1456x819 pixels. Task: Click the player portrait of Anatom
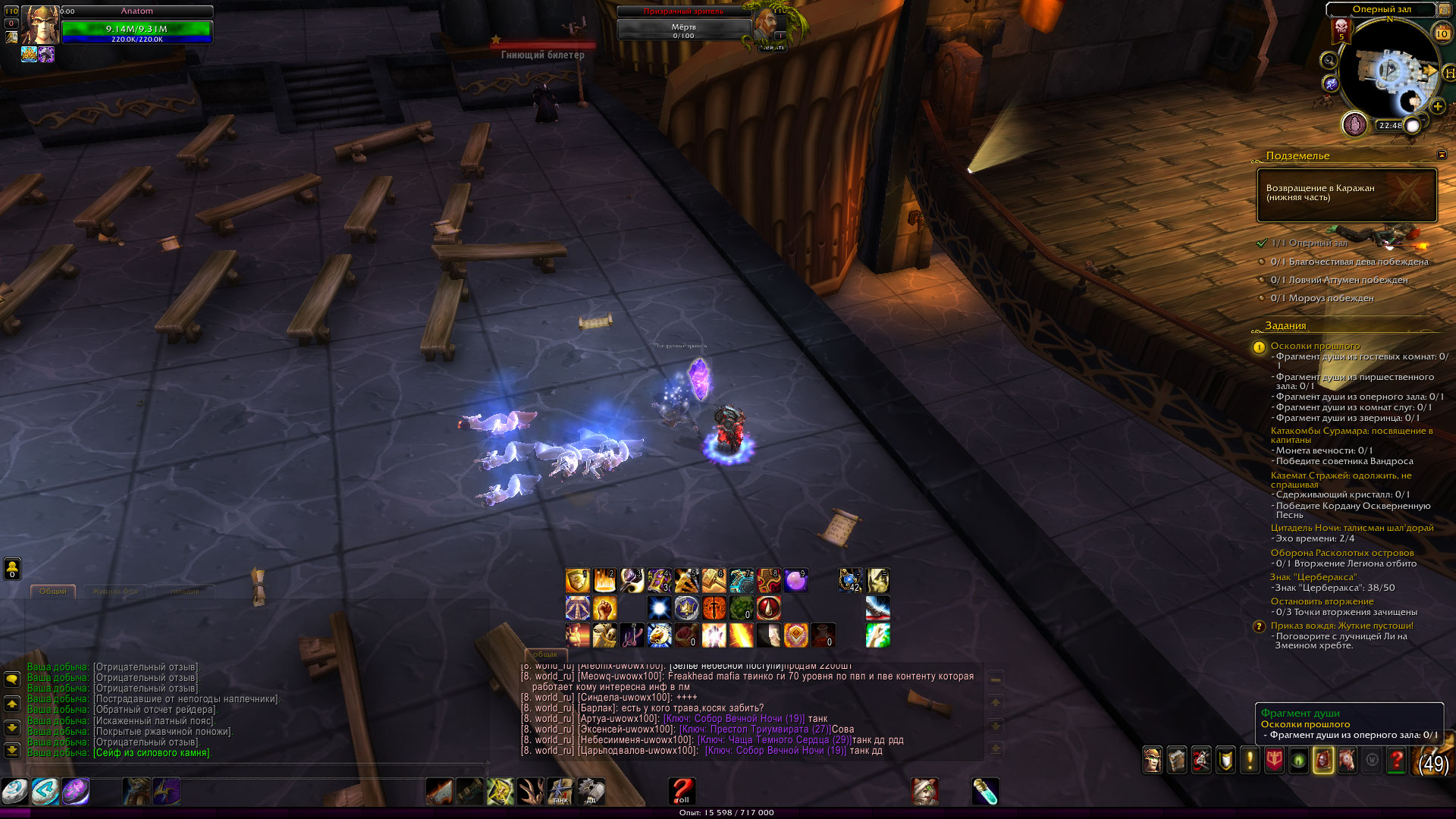[39, 25]
